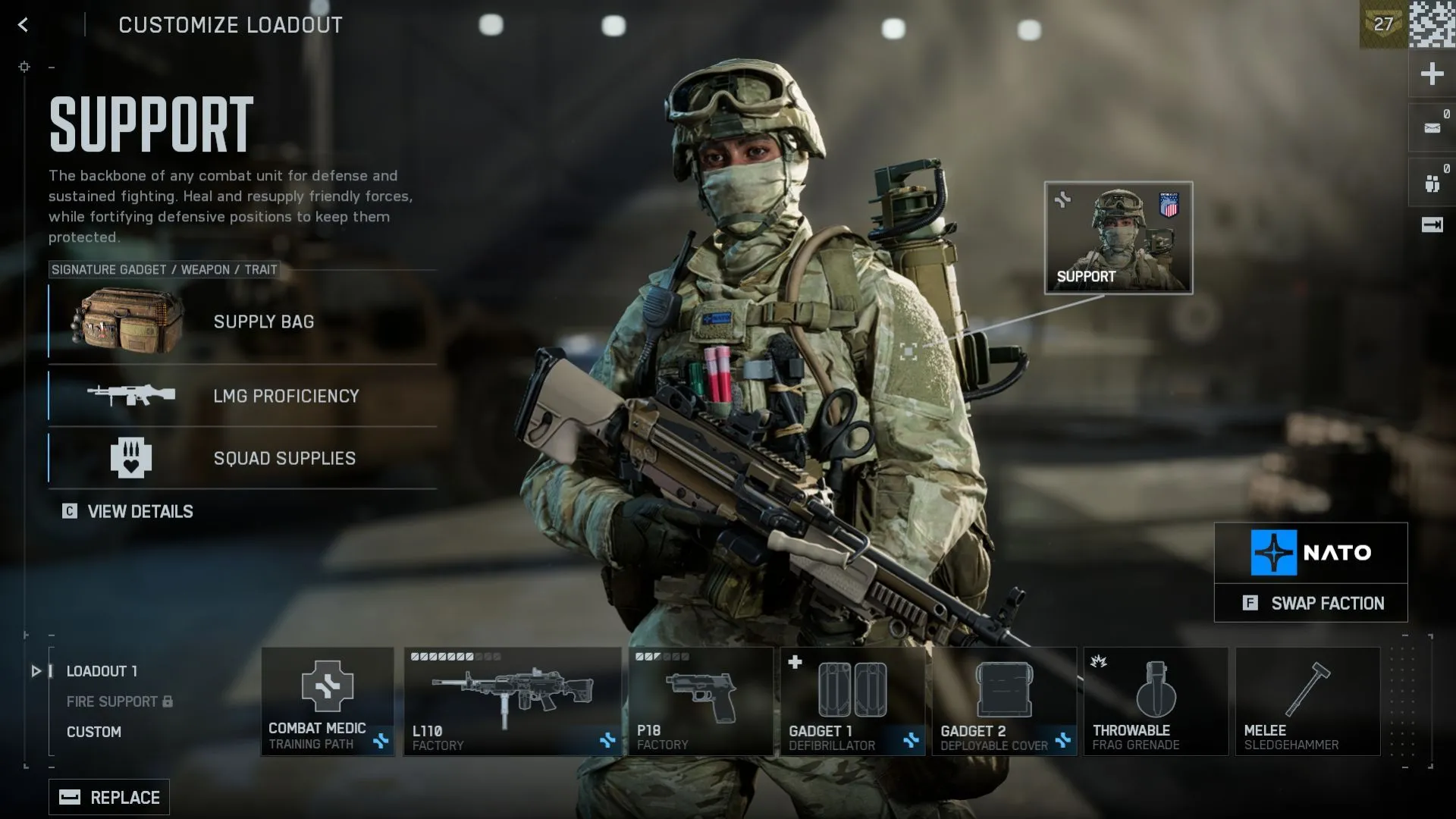This screenshot has width=1456, height=819.
Task: Select the Frag Grenade throwable
Action: tap(1156, 701)
